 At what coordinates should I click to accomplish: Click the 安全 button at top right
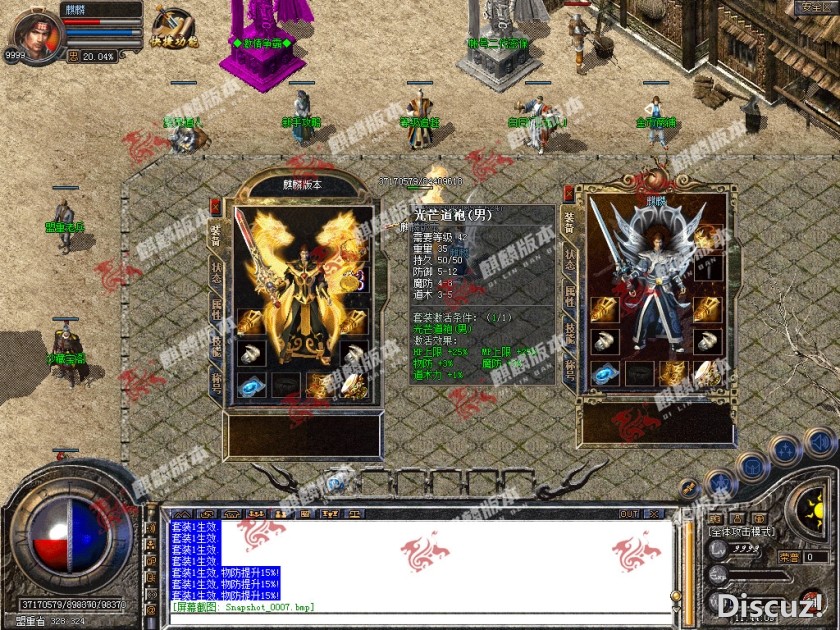click(x=812, y=8)
